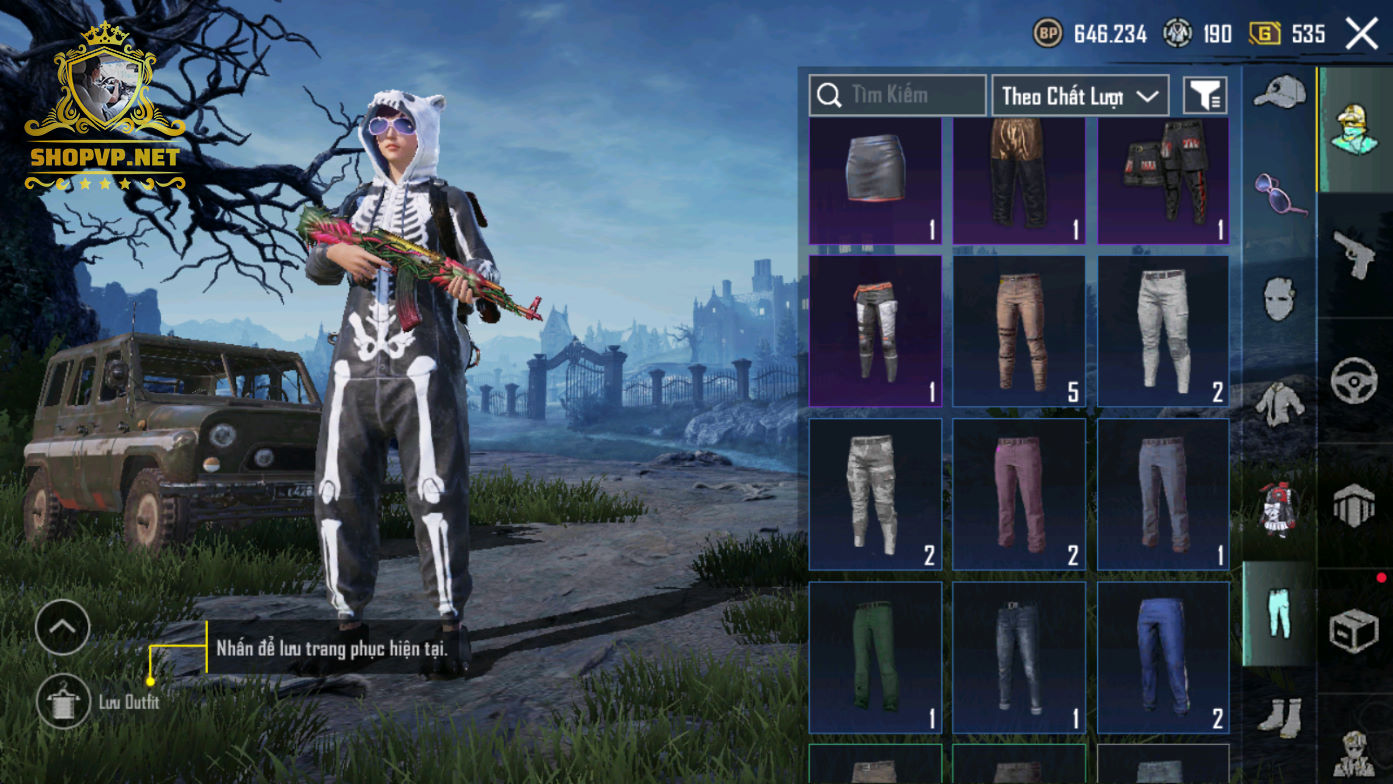Click the Lưu Outfit save button

tap(63, 701)
